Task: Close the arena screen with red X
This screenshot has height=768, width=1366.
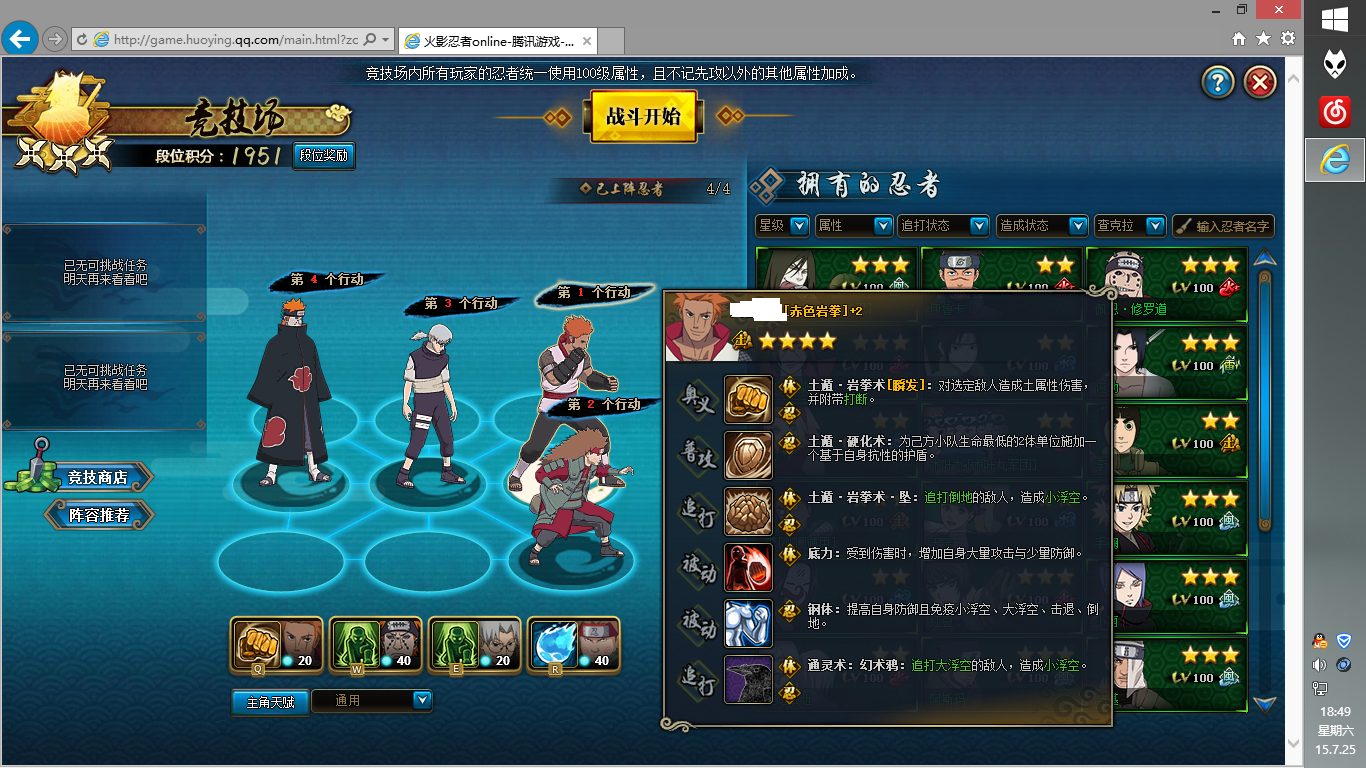Action: click(1261, 82)
